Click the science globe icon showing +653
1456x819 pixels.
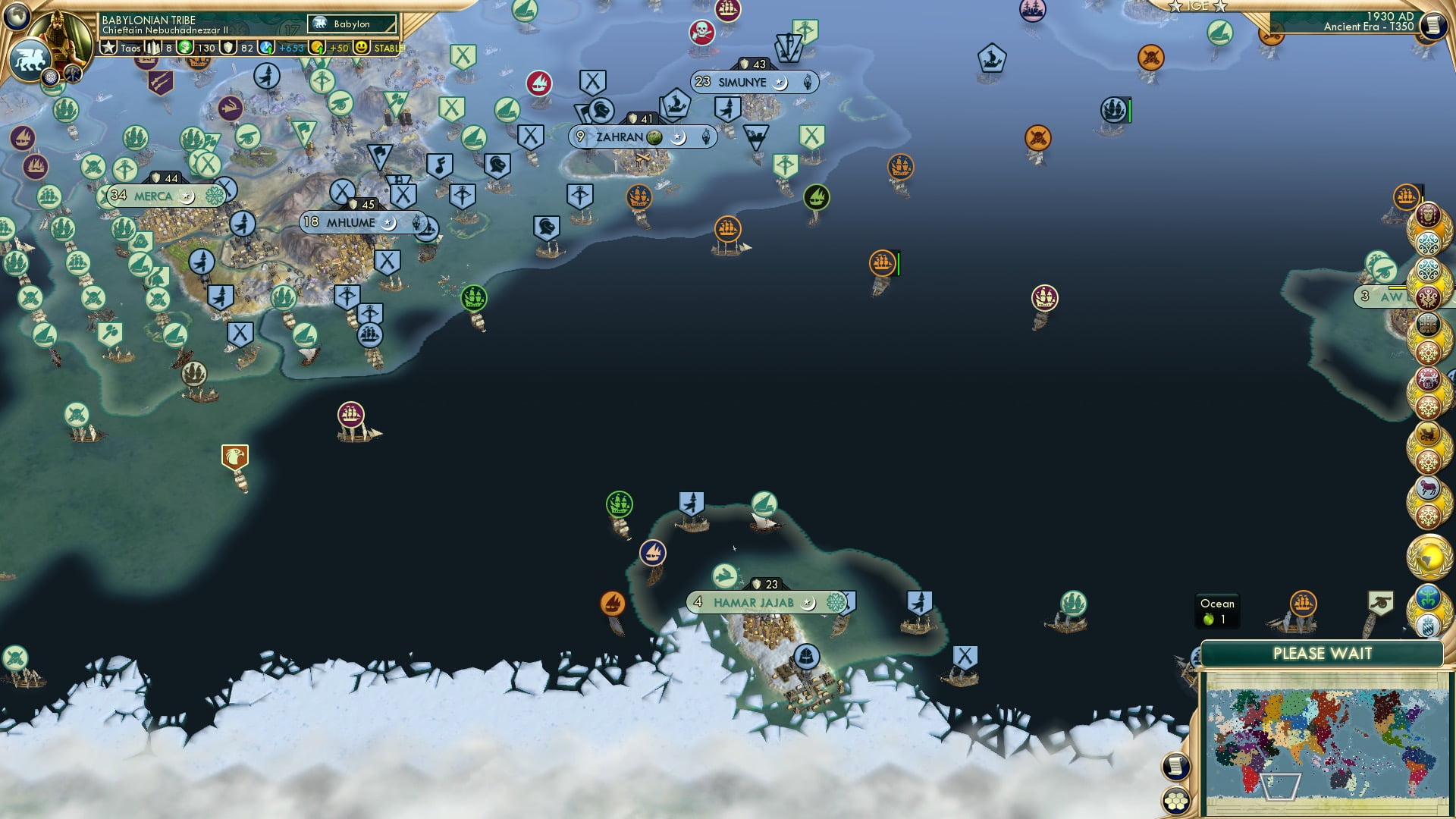[x=267, y=48]
